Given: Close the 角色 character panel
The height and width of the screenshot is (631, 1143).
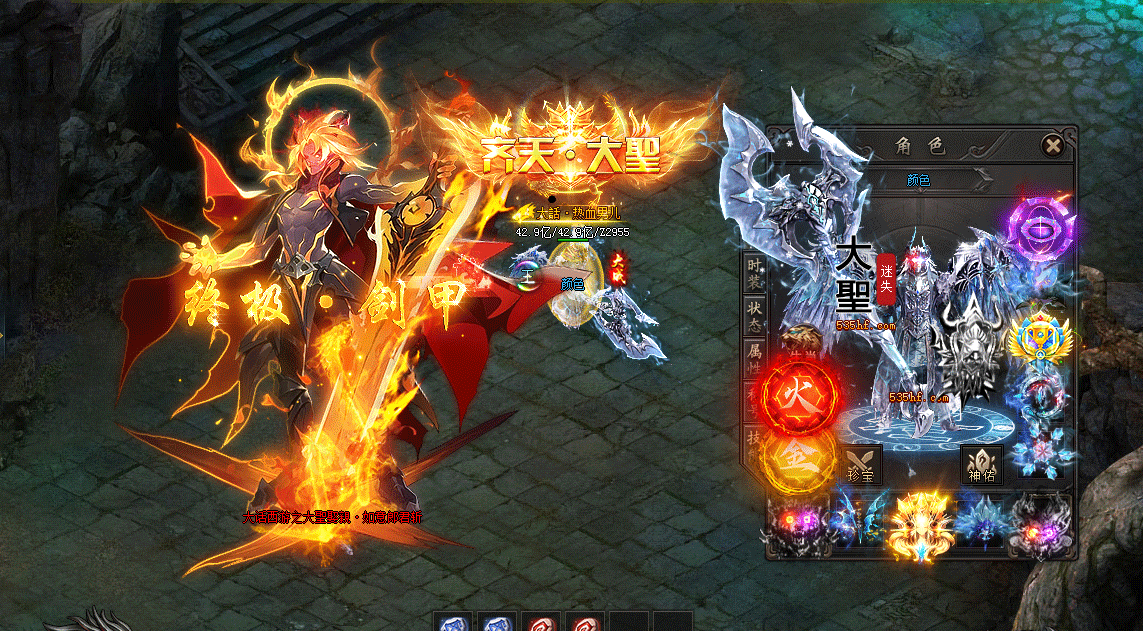Looking at the screenshot, I should (x=1052, y=146).
